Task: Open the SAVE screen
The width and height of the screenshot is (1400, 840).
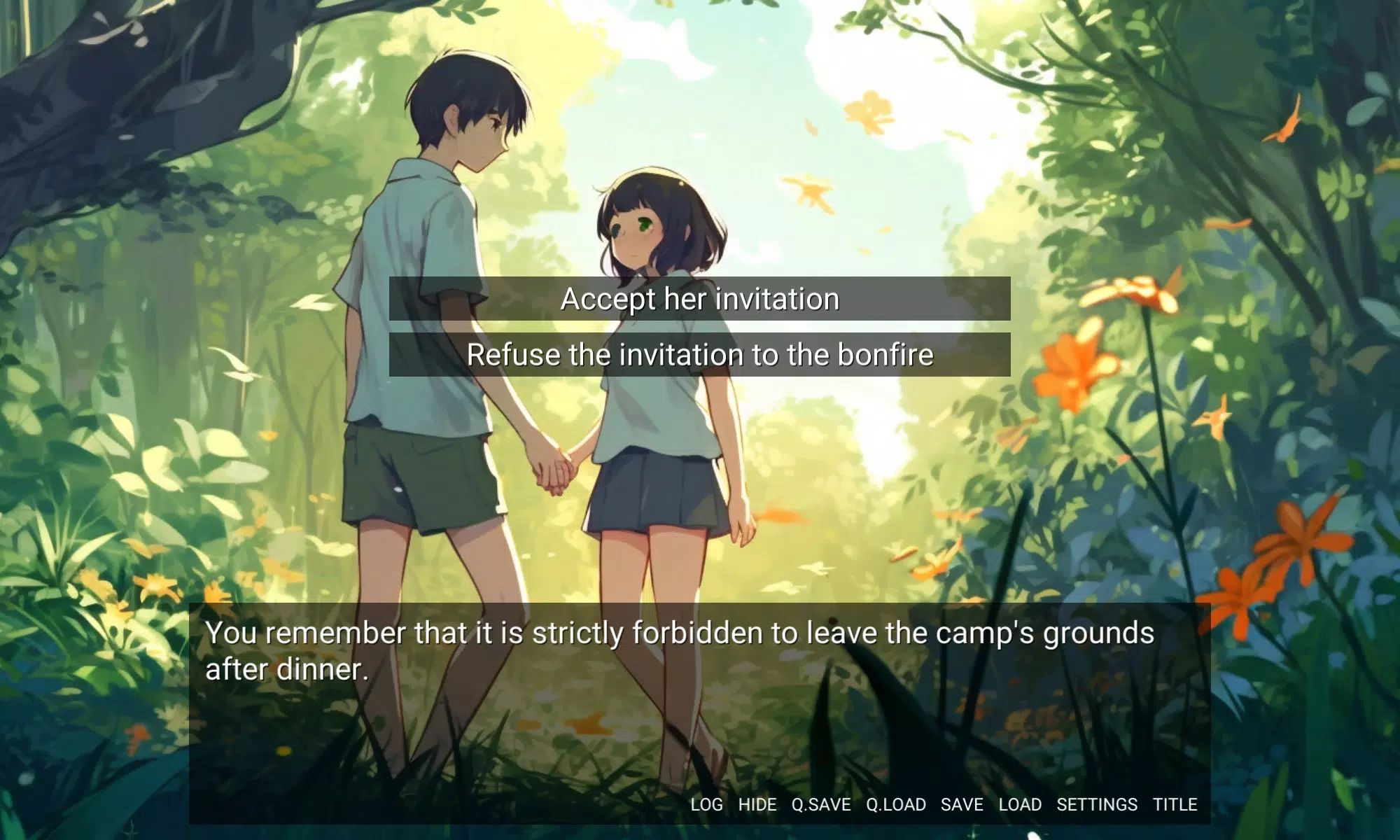Action: (x=962, y=804)
